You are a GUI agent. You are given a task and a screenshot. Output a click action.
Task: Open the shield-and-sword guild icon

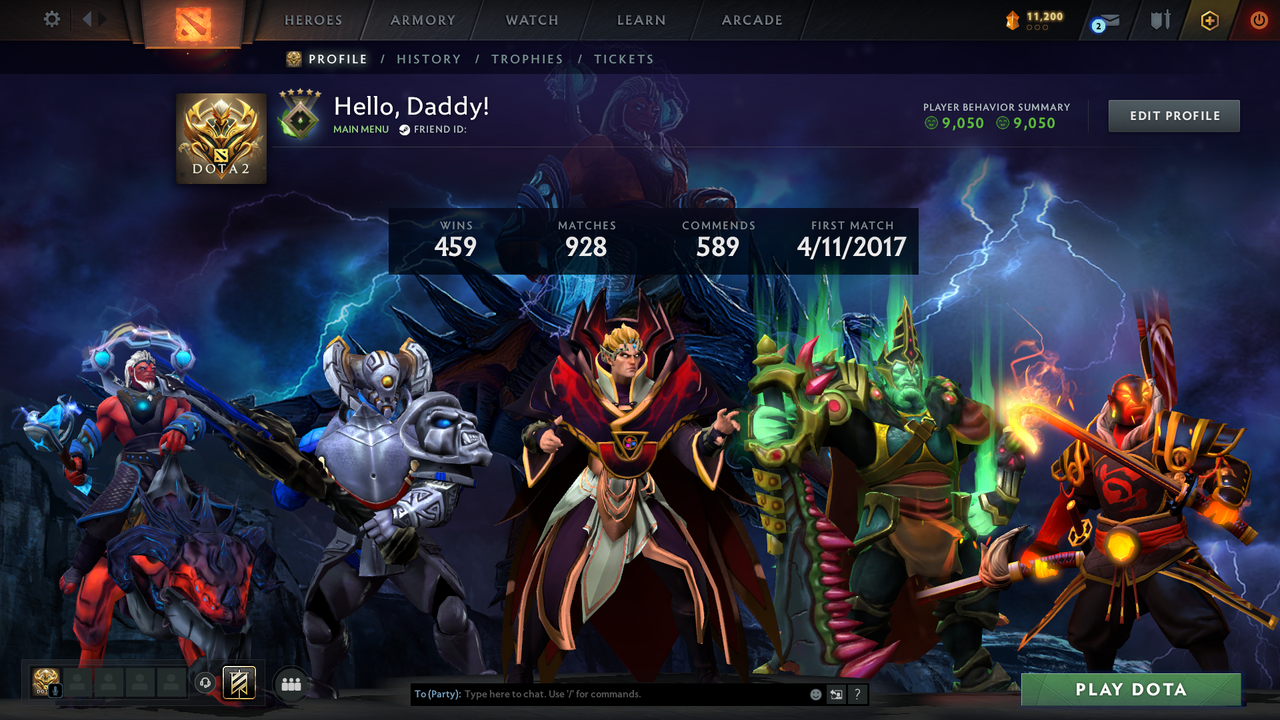click(1160, 20)
